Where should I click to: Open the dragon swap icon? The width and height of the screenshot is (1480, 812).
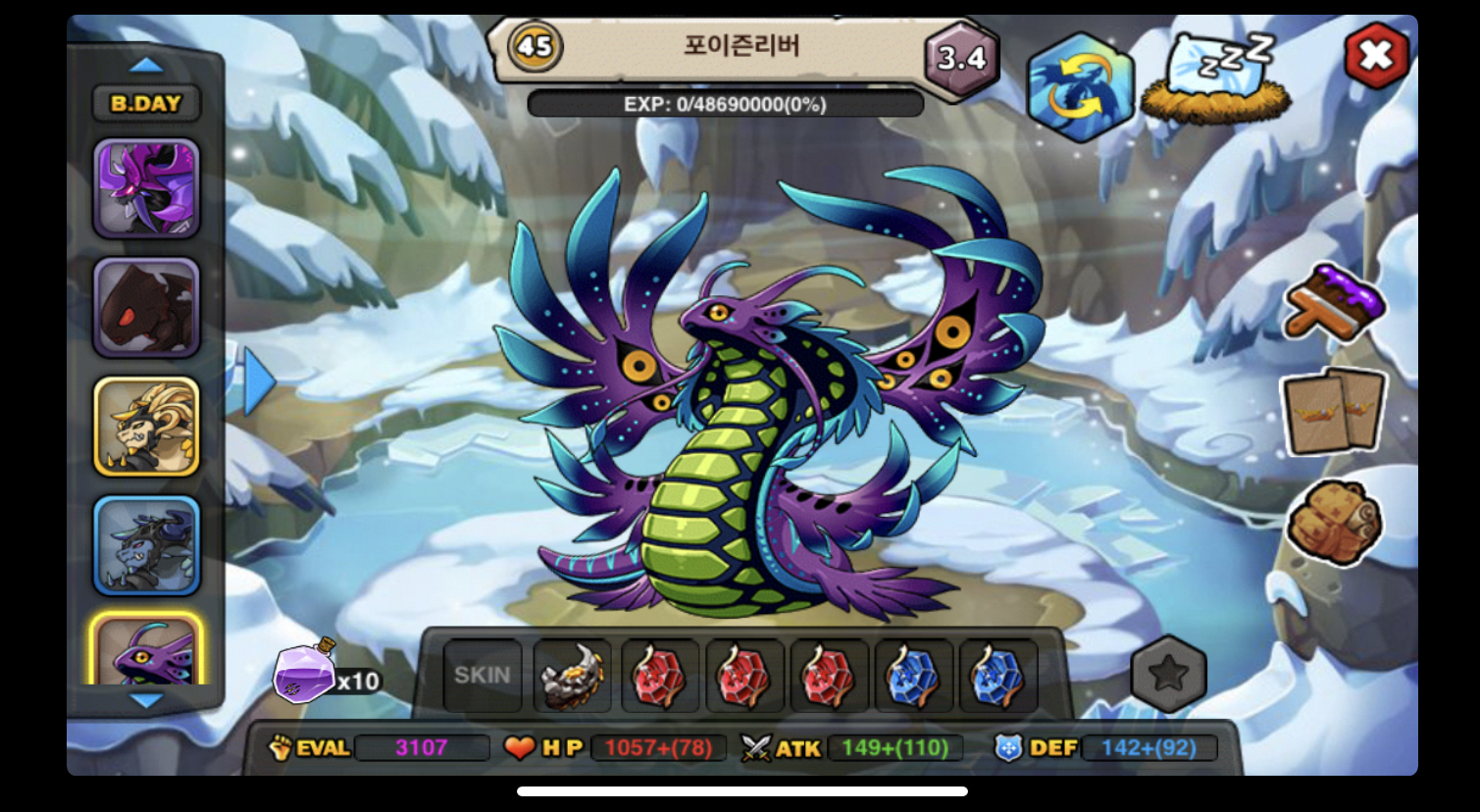(x=1079, y=86)
